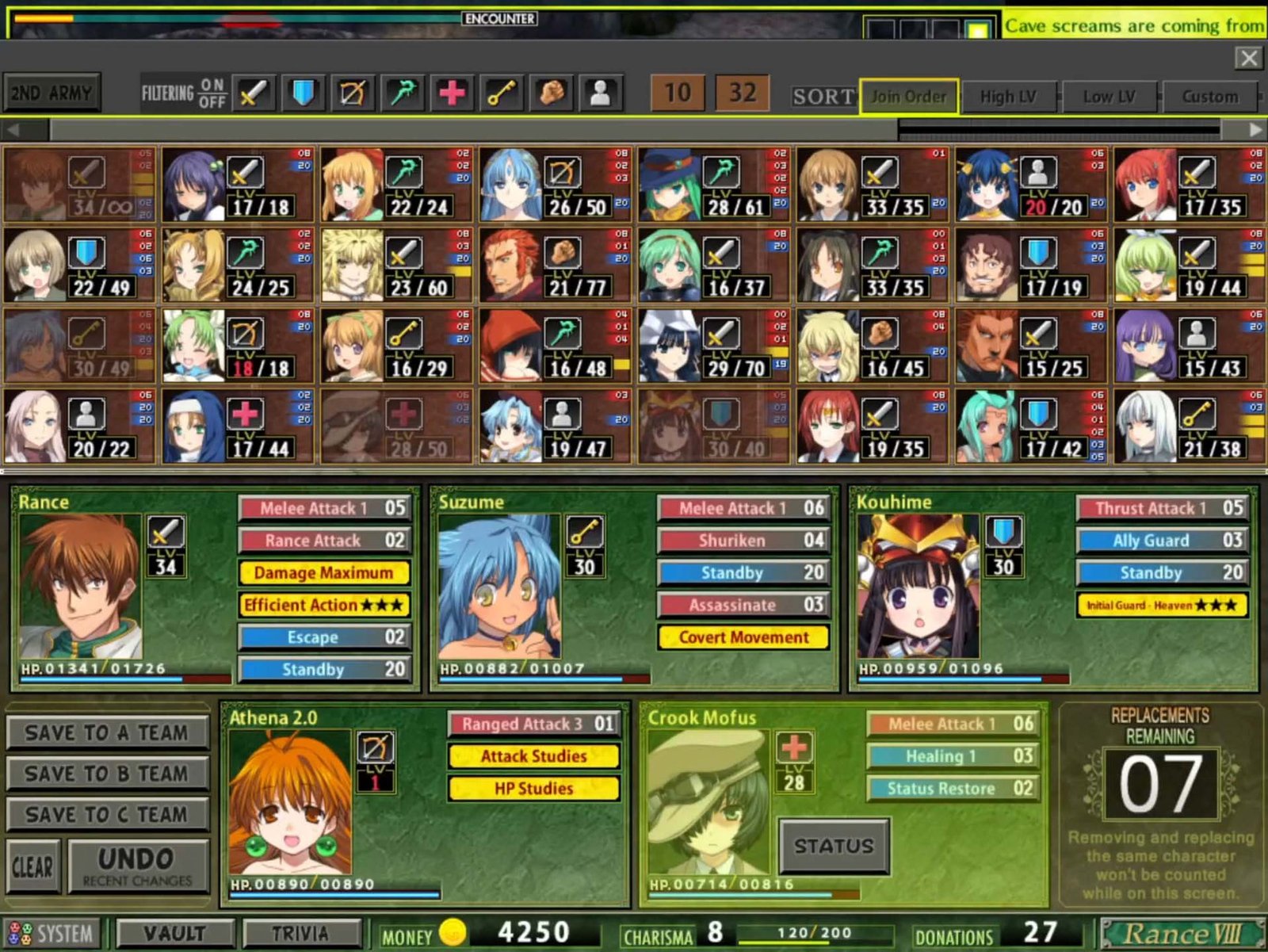Select Rance's portrait in the party panel

[81, 587]
